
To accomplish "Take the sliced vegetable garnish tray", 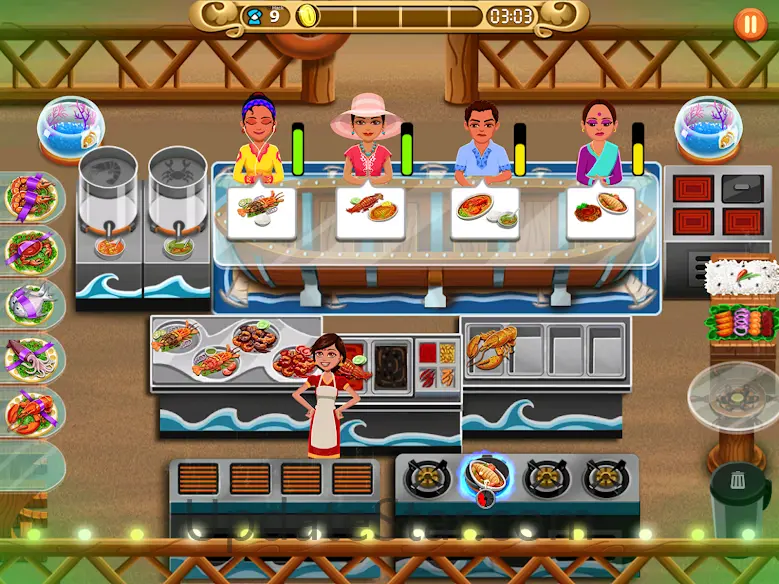I will point(742,324).
